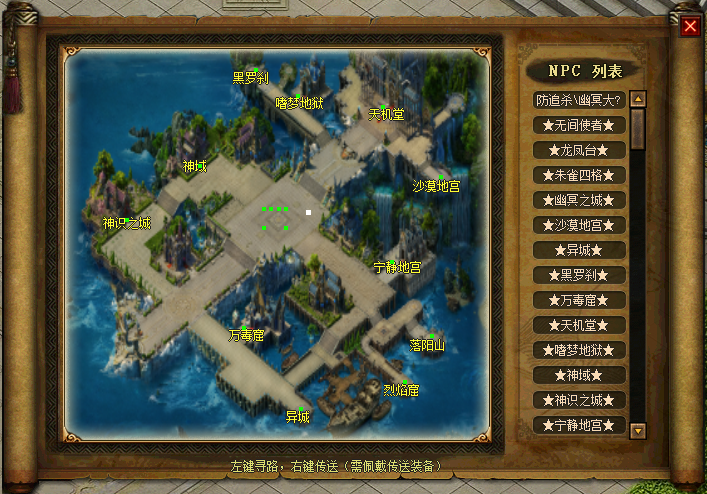Viewport: 707px width, 494px height.
Task: Choose ★神识之城★ in the NPC list
Action: (579, 400)
